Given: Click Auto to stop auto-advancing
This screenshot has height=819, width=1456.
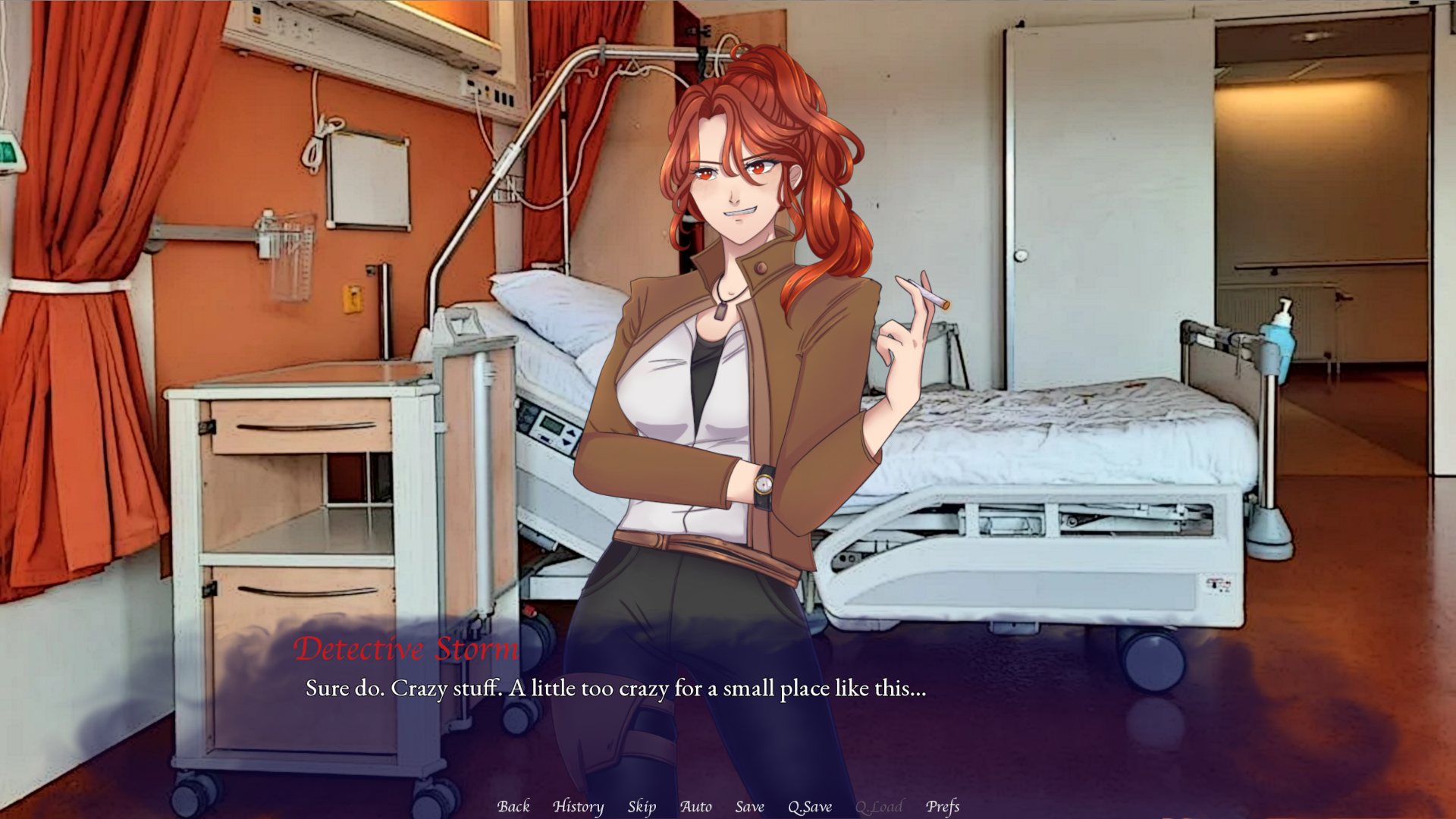Looking at the screenshot, I should (x=696, y=807).
